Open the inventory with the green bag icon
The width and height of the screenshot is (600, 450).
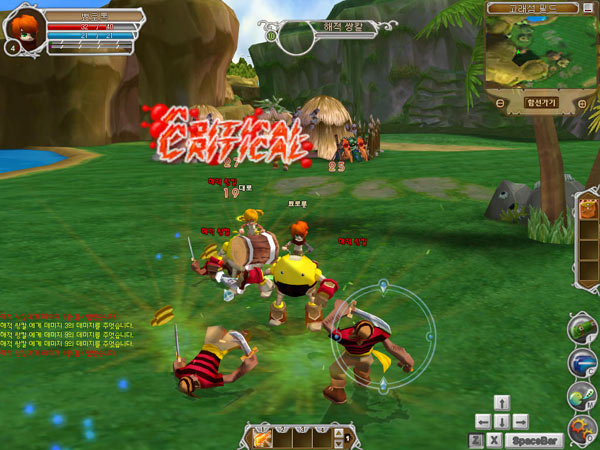coord(582,328)
